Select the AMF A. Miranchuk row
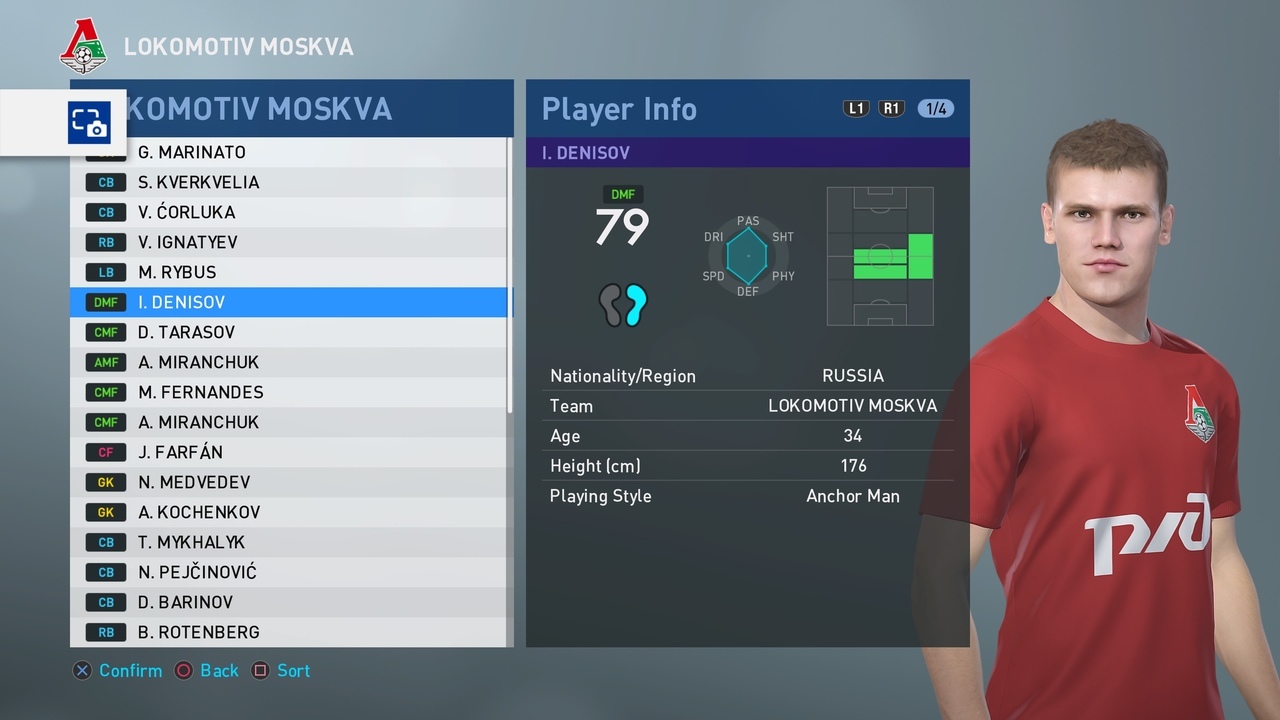 [x=290, y=362]
